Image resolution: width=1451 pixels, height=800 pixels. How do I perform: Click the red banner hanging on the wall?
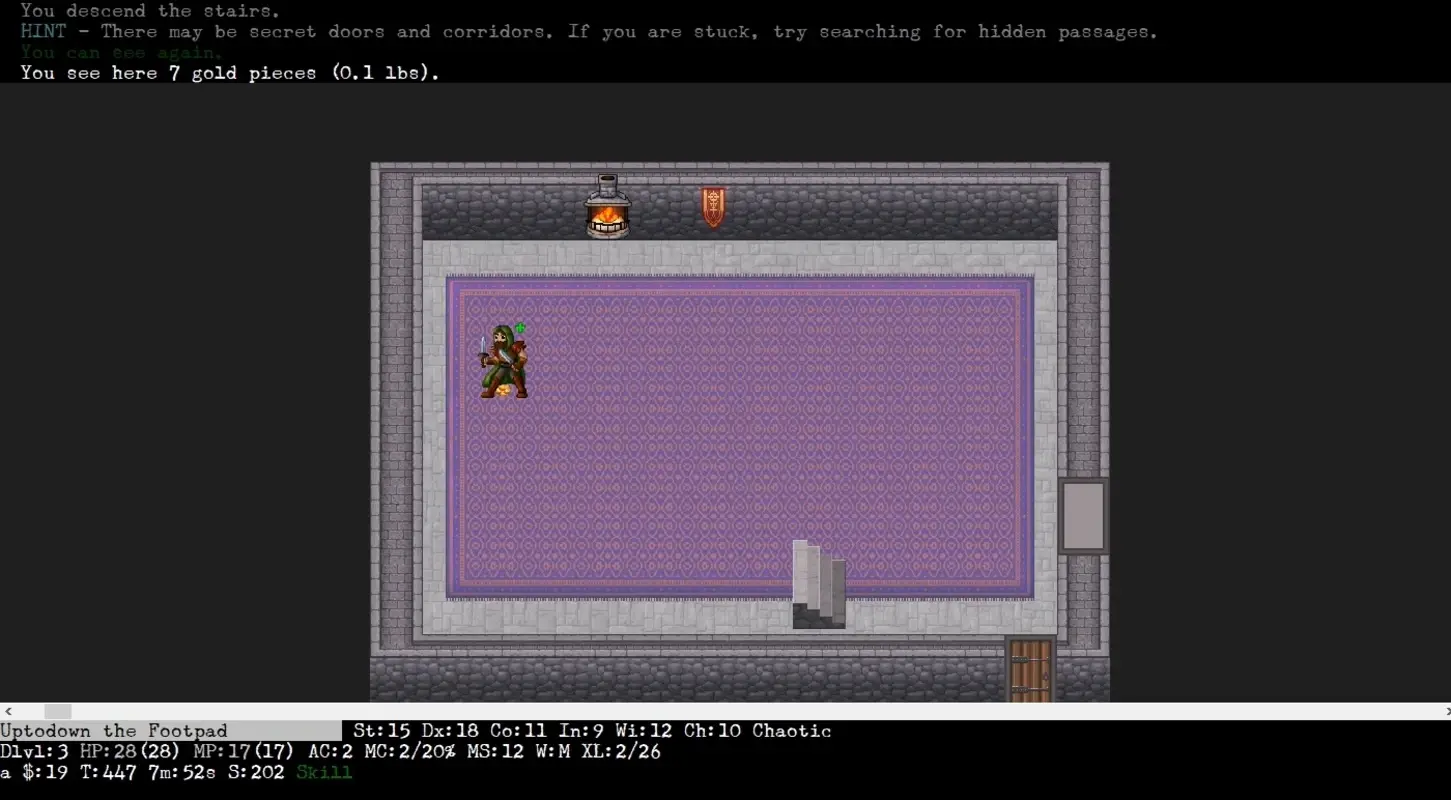712,205
